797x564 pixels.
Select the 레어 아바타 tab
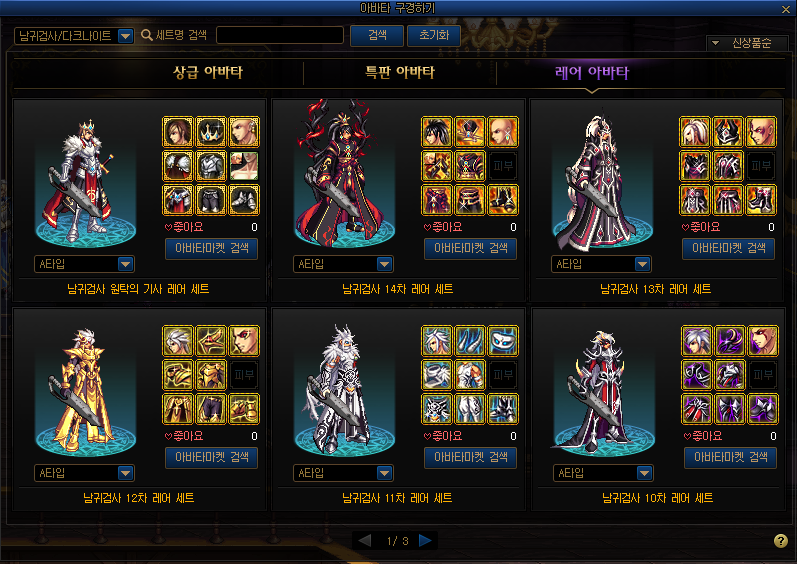click(592, 73)
